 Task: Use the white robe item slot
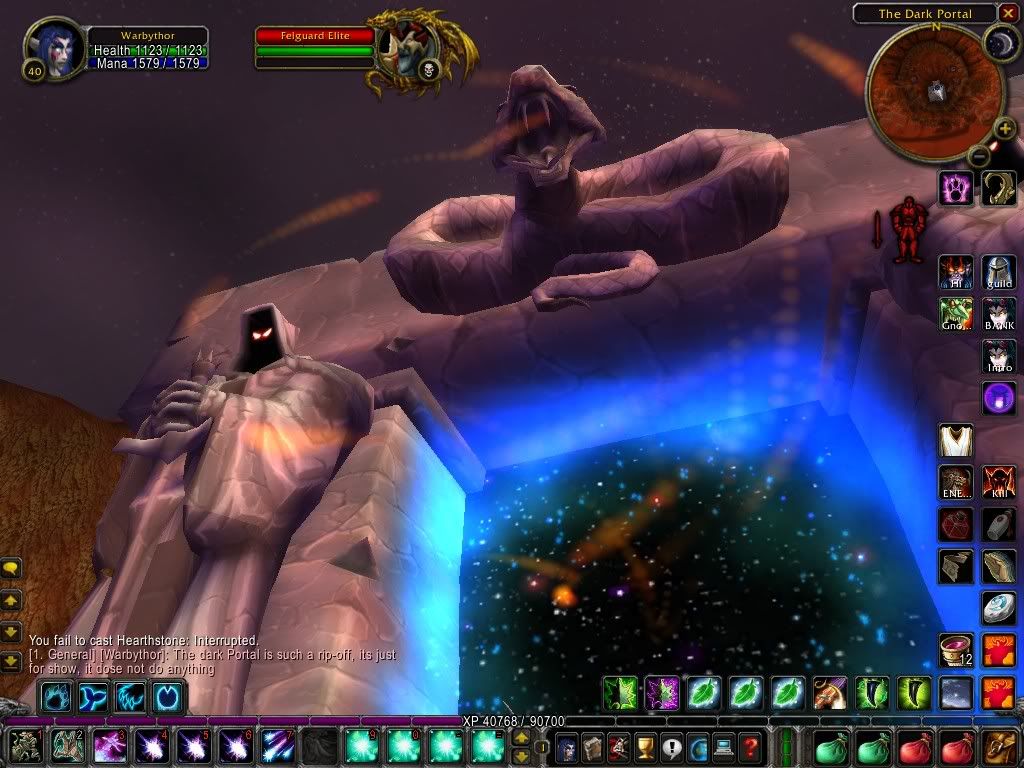[x=956, y=440]
